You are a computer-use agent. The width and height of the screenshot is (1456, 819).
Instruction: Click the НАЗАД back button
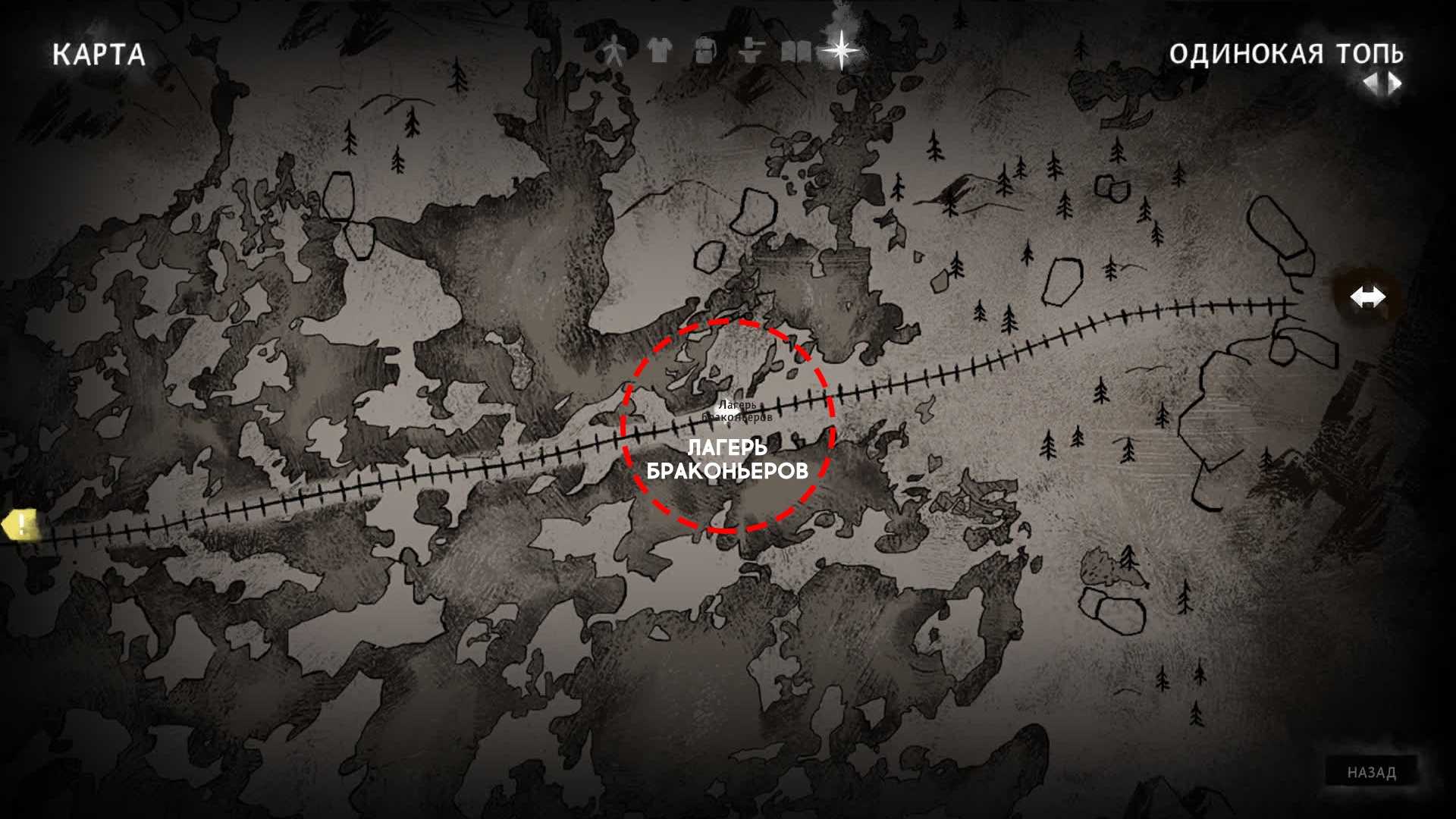point(1371,772)
